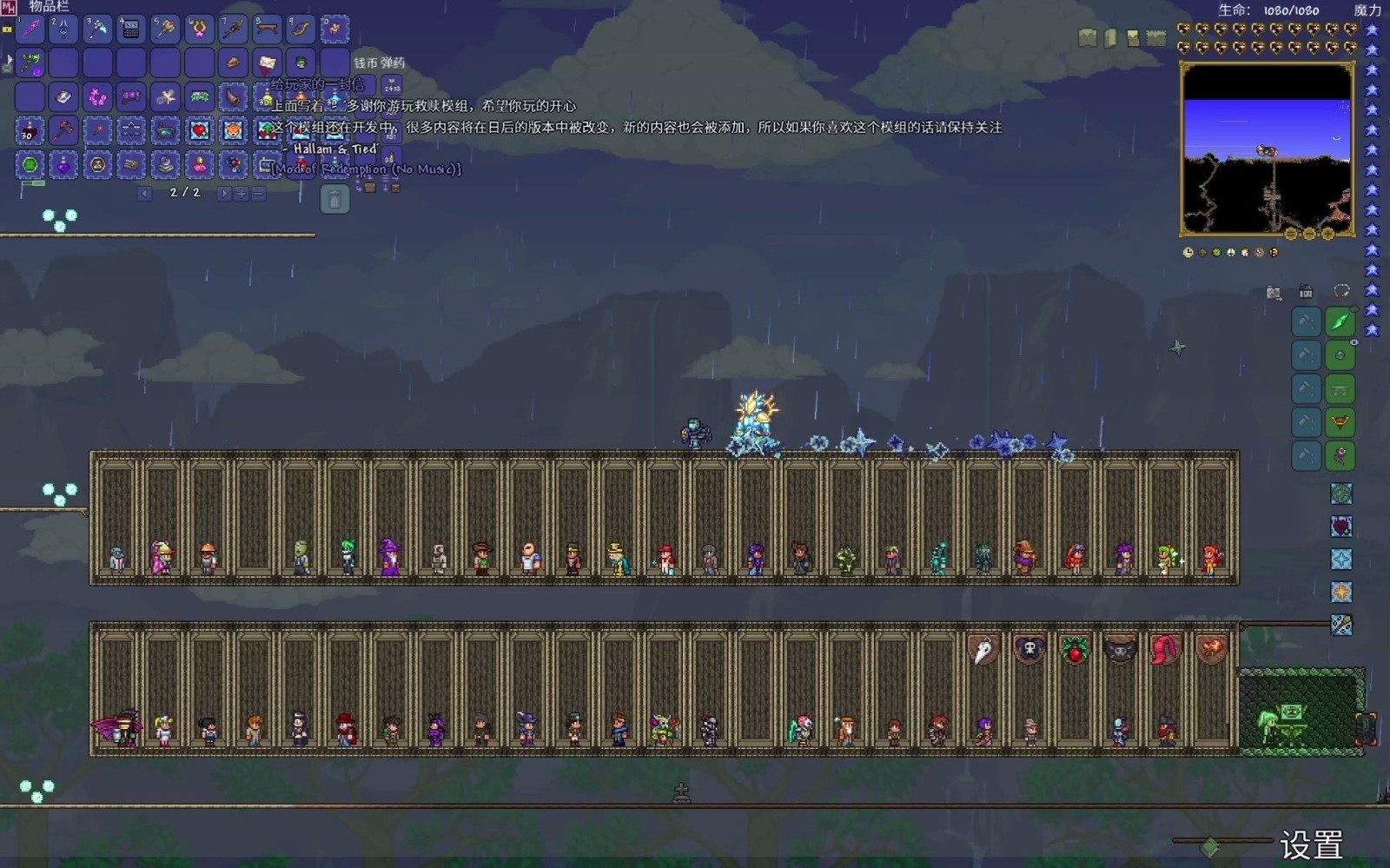Select the calculator device in hotbar slot 4
Viewport: 1390px width, 868px height.
tap(131, 30)
